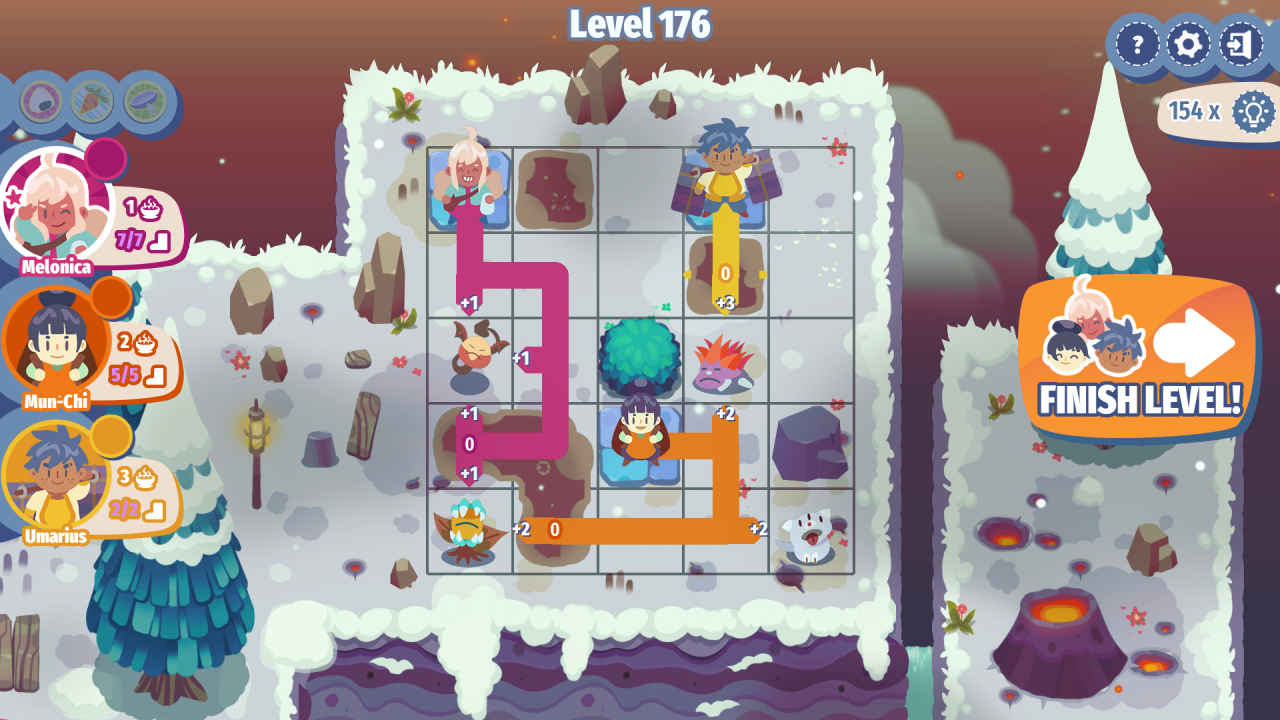Select Mun-Chi's token on the board
This screenshot has width=1280, height=720.
coord(640,435)
